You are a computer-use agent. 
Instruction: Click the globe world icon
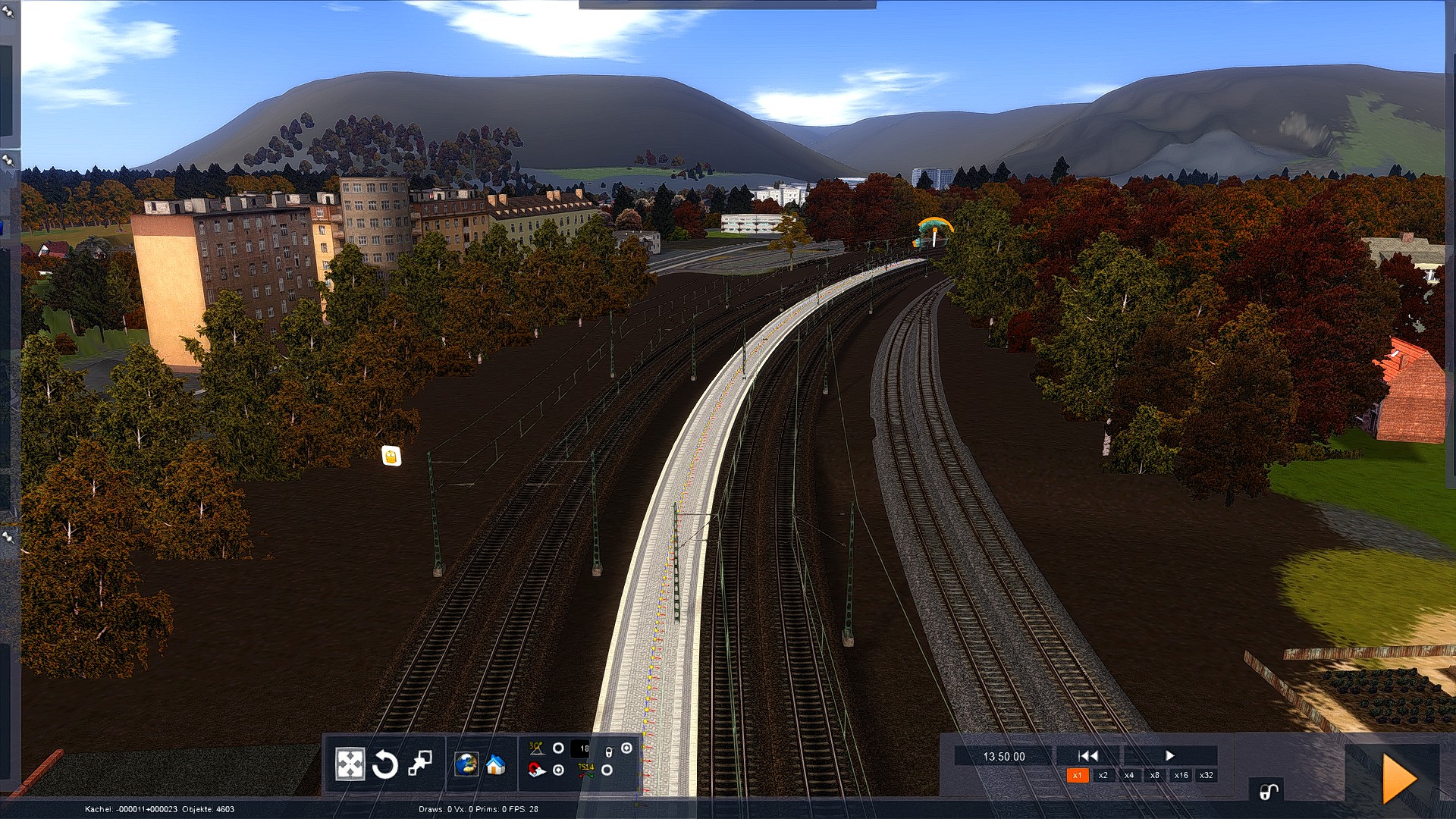tap(466, 764)
